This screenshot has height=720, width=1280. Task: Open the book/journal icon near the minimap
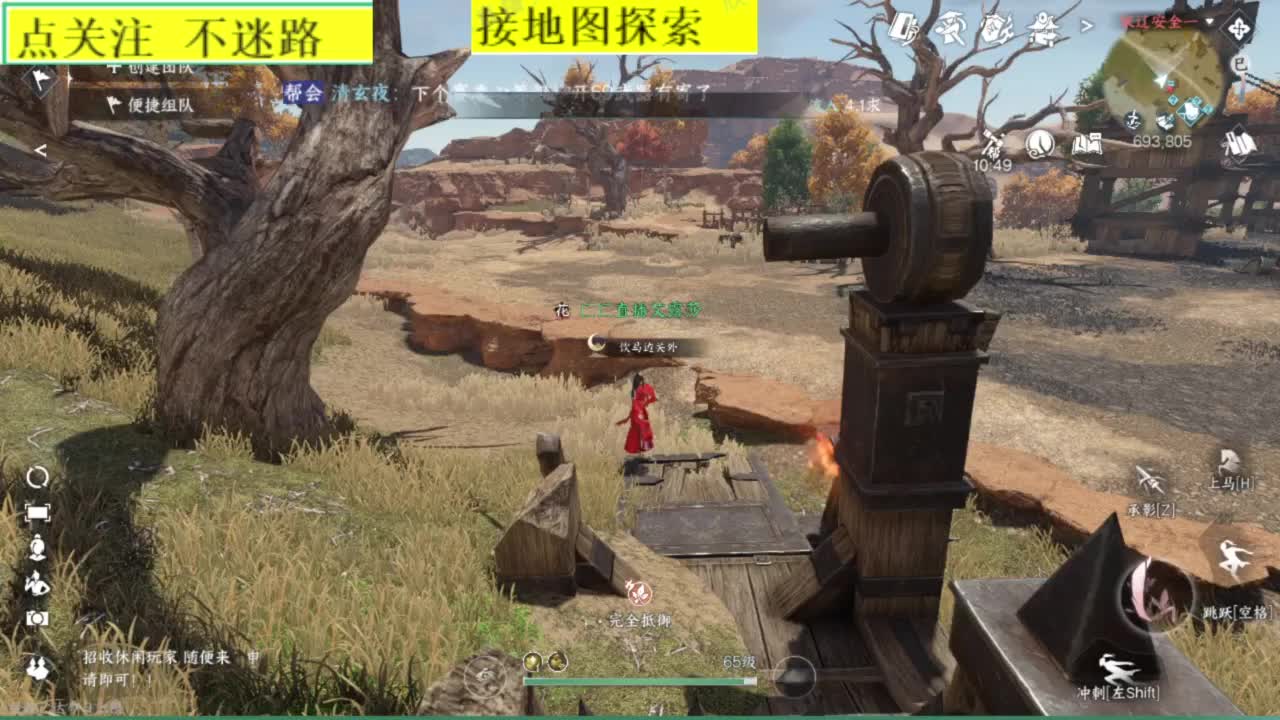pyautogui.click(x=1089, y=145)
